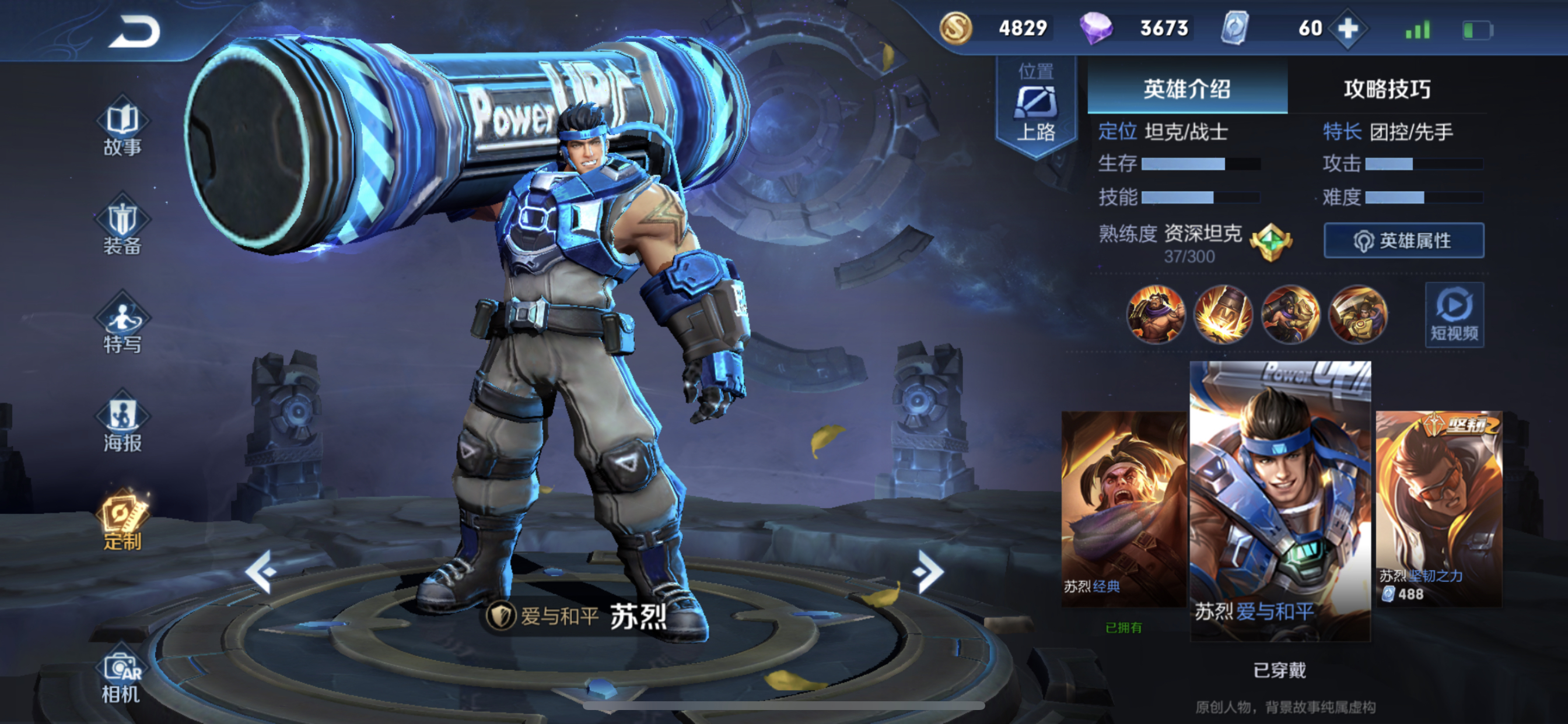
Task: Tap the 熟练度 proficiency badge emblem
Action: click(1270, 241)
